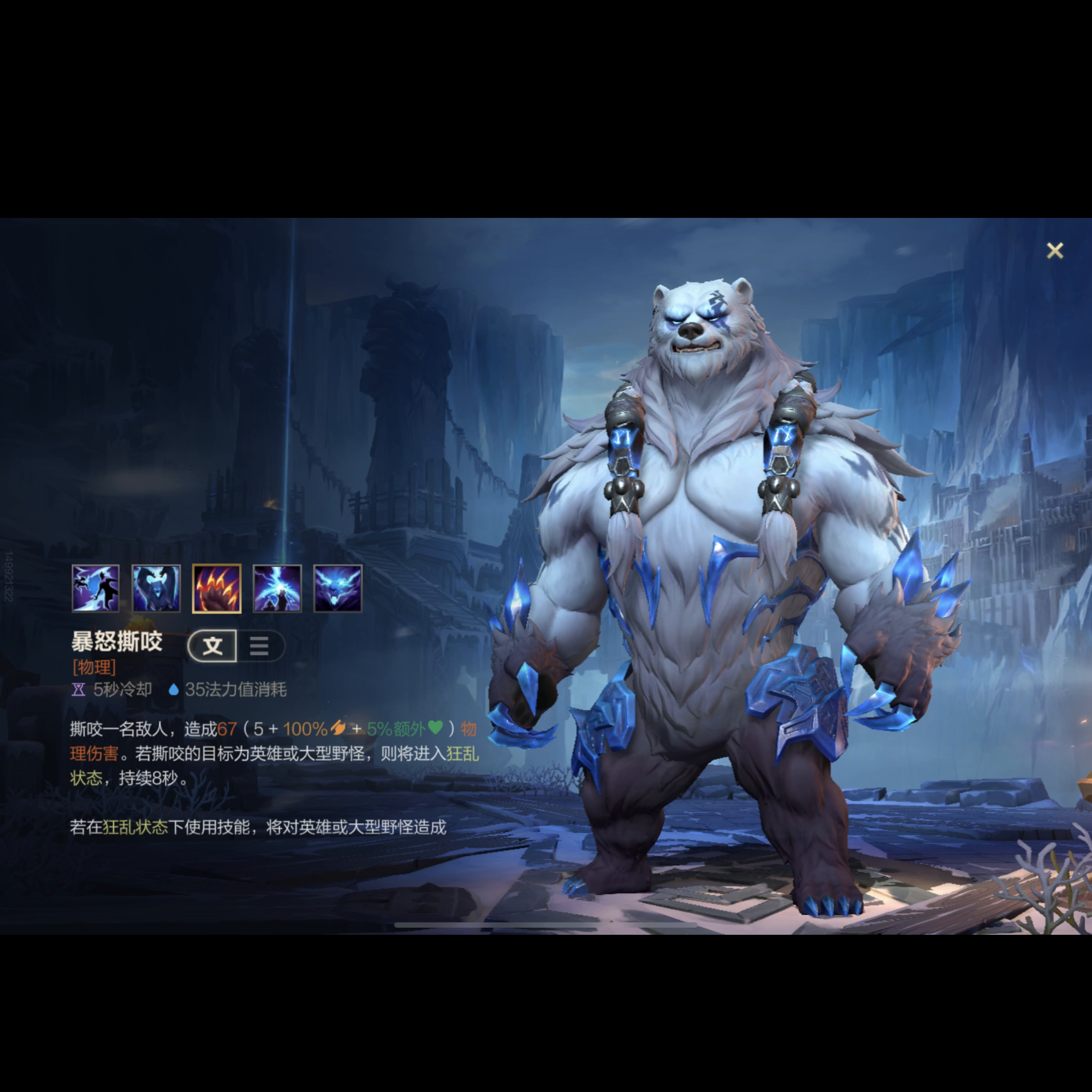
Task: Select the charging bear ability icon
Action: pyautogui.click(x=156, y=588)
